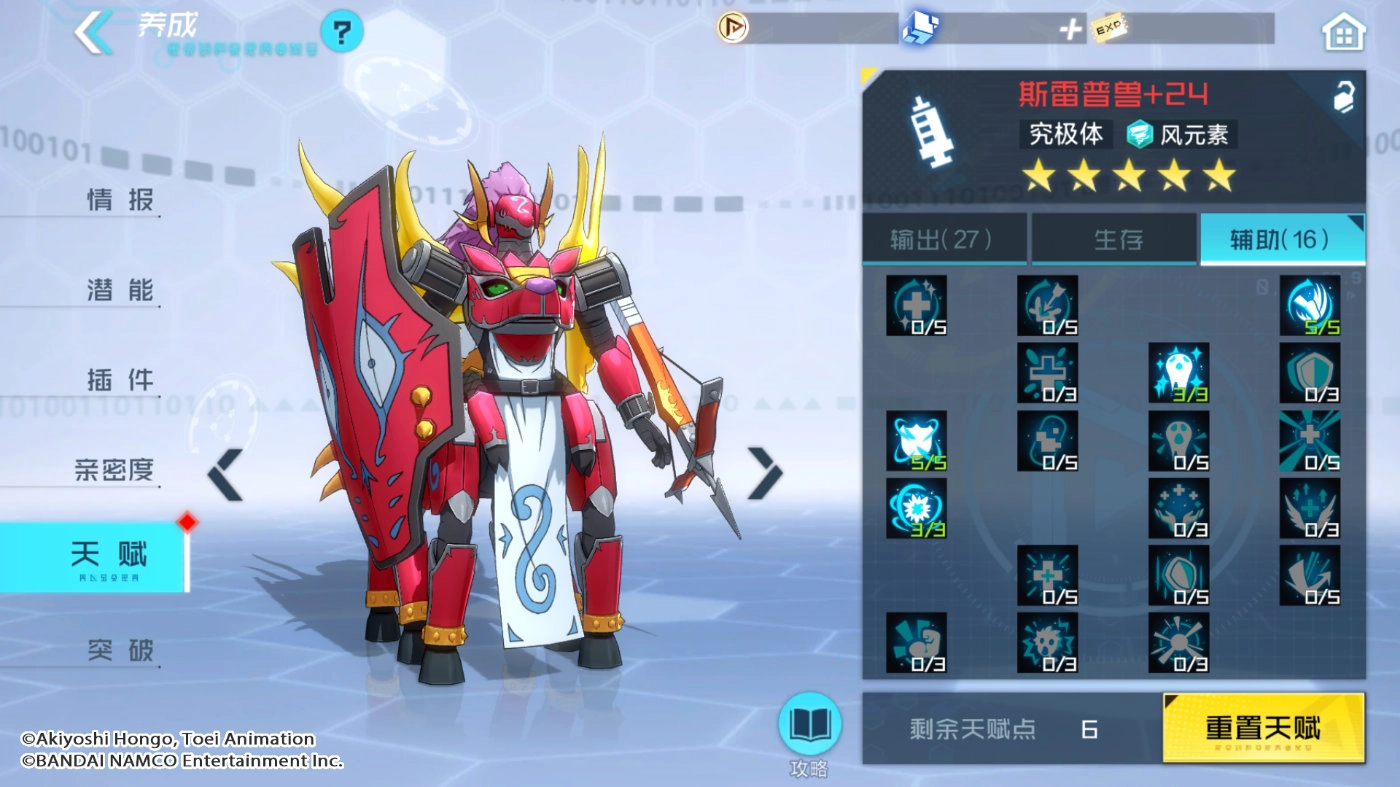Screen dimensions: 1400x787
Task: Switch to the 输出(27) talent tab
Action: click(942, 239)
